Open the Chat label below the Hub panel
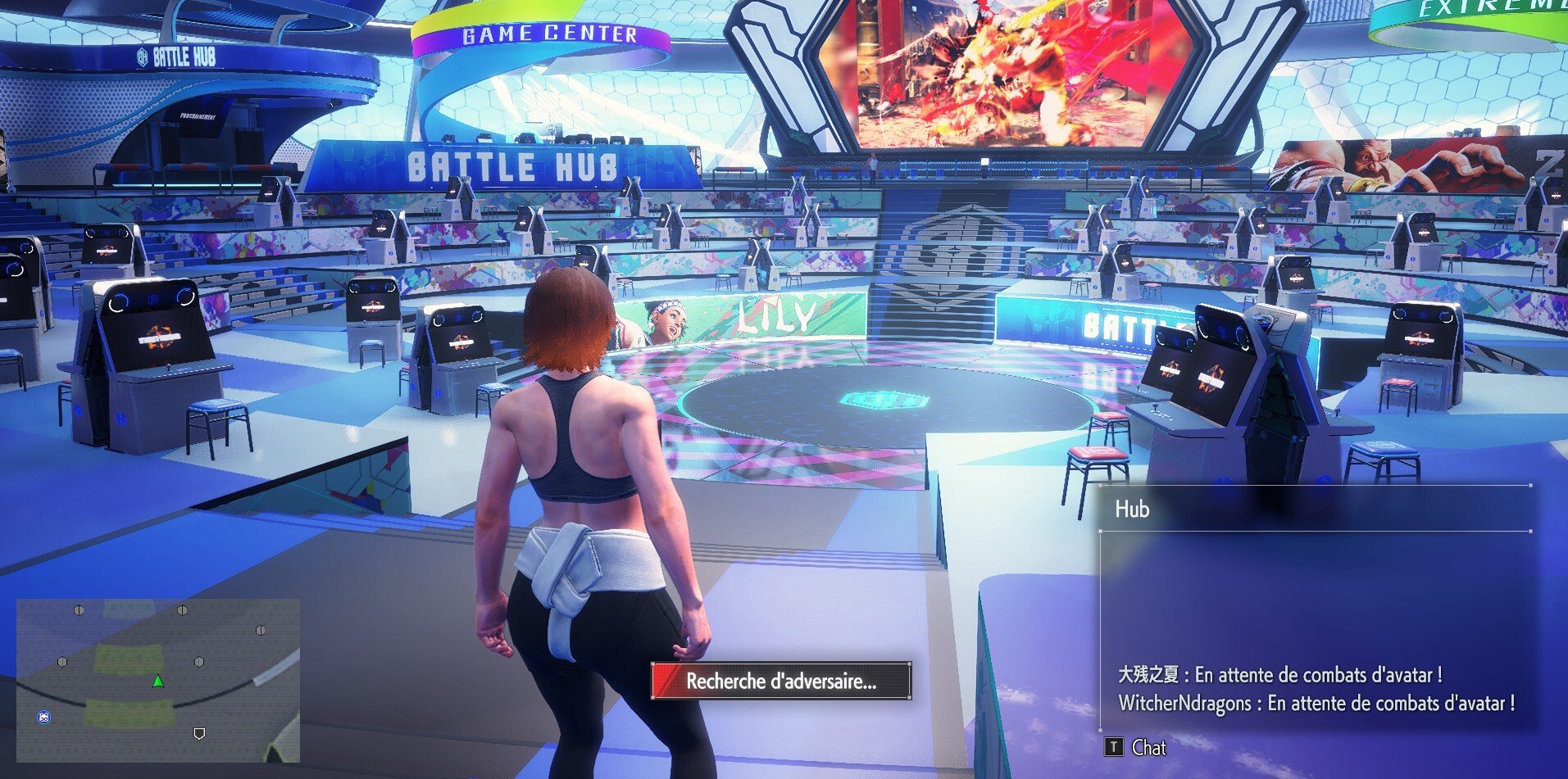Viewport: 1568px width, 779px height. [1148, 747]
